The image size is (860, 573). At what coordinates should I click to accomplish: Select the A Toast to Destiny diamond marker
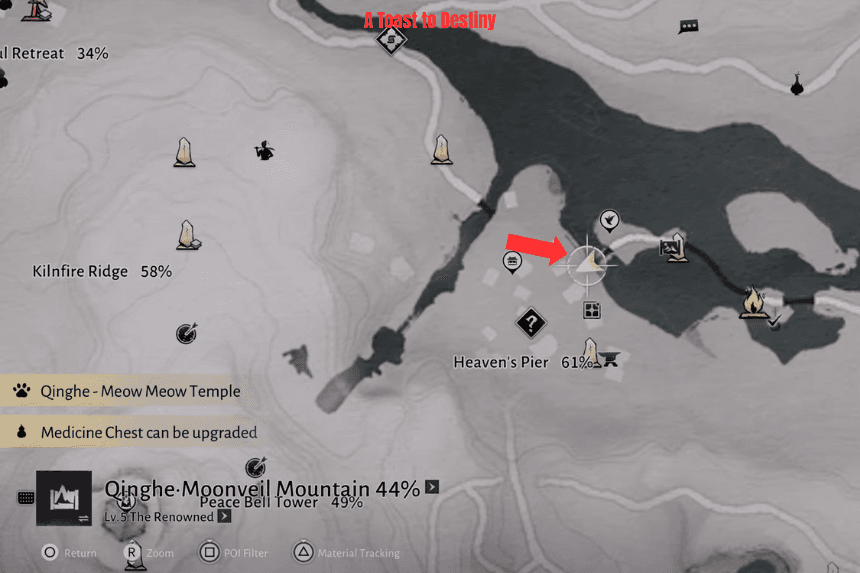point(391,41)
